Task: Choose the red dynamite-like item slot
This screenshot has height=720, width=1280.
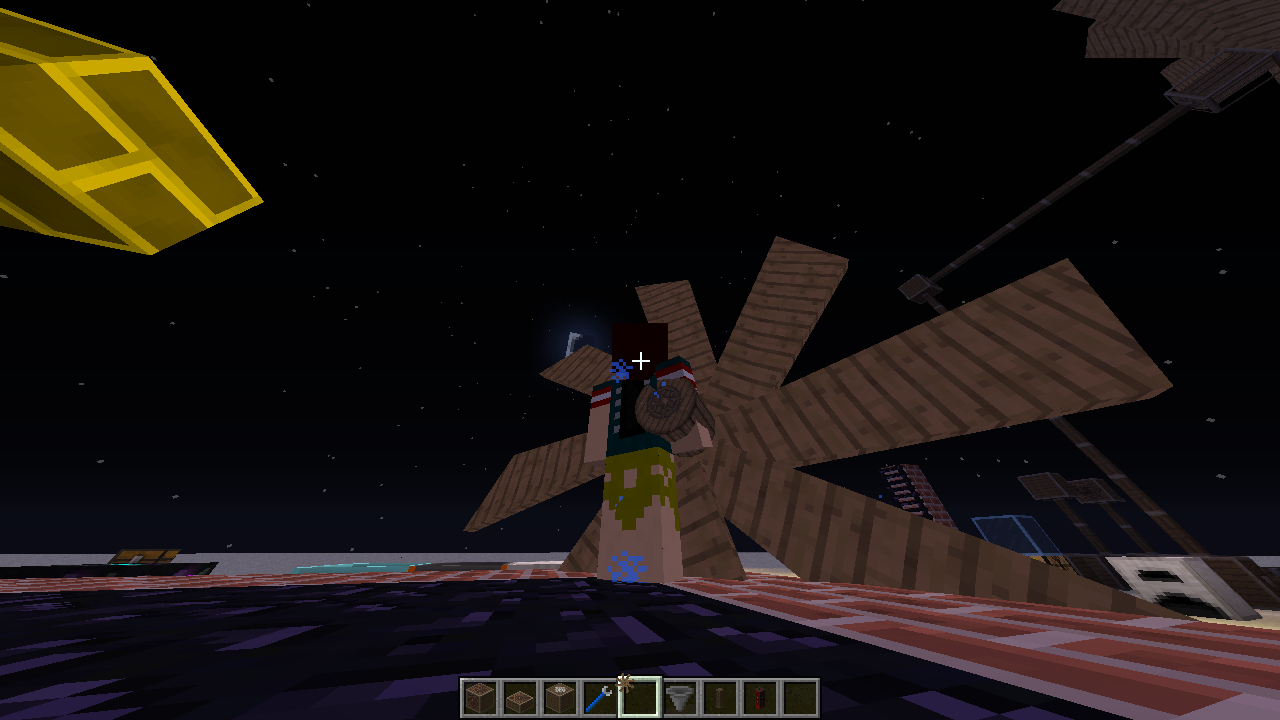Action: (x=760, y=698)
